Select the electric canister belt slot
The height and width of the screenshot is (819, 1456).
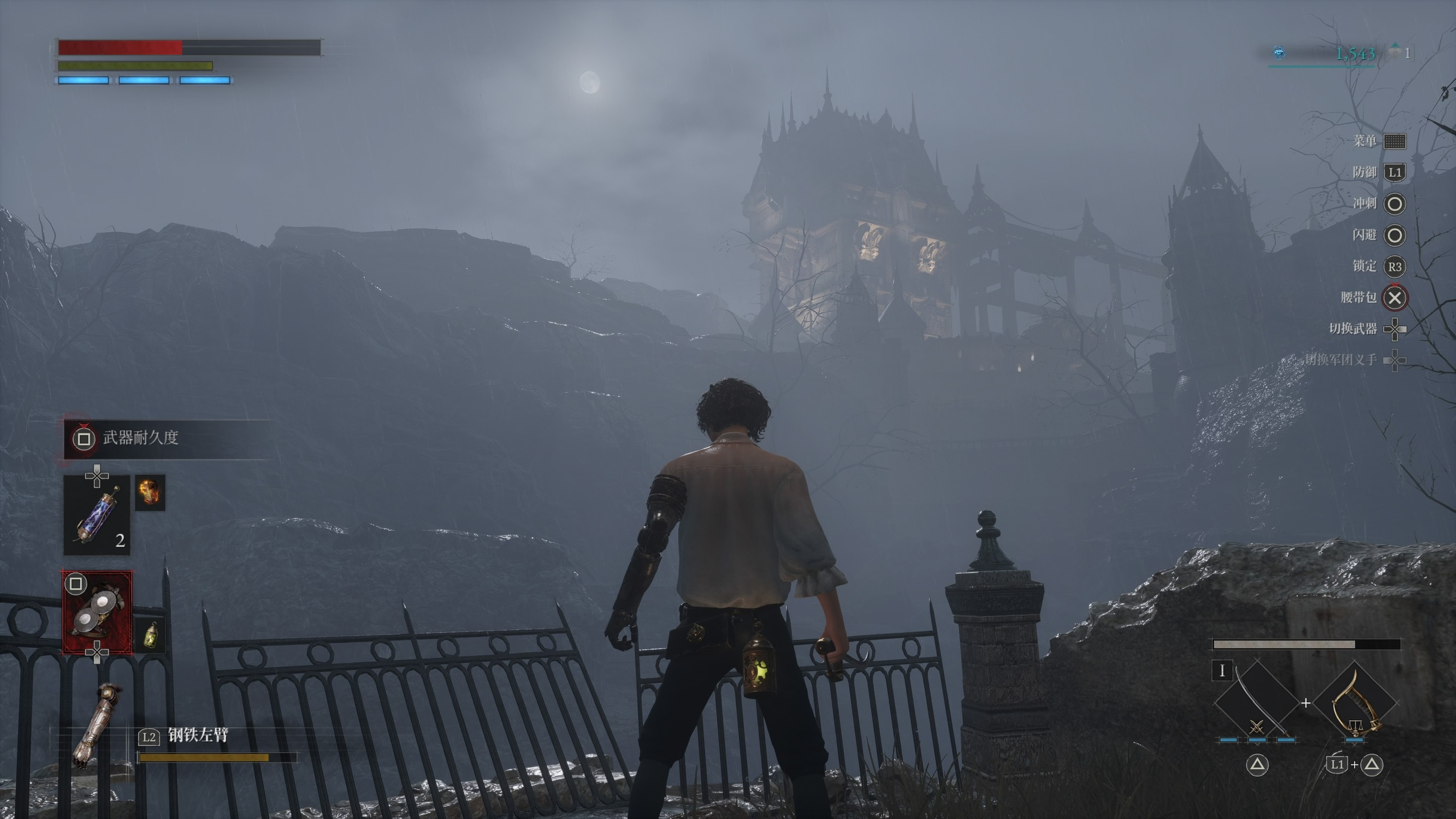pyautogui.click(x=97, y=515)
